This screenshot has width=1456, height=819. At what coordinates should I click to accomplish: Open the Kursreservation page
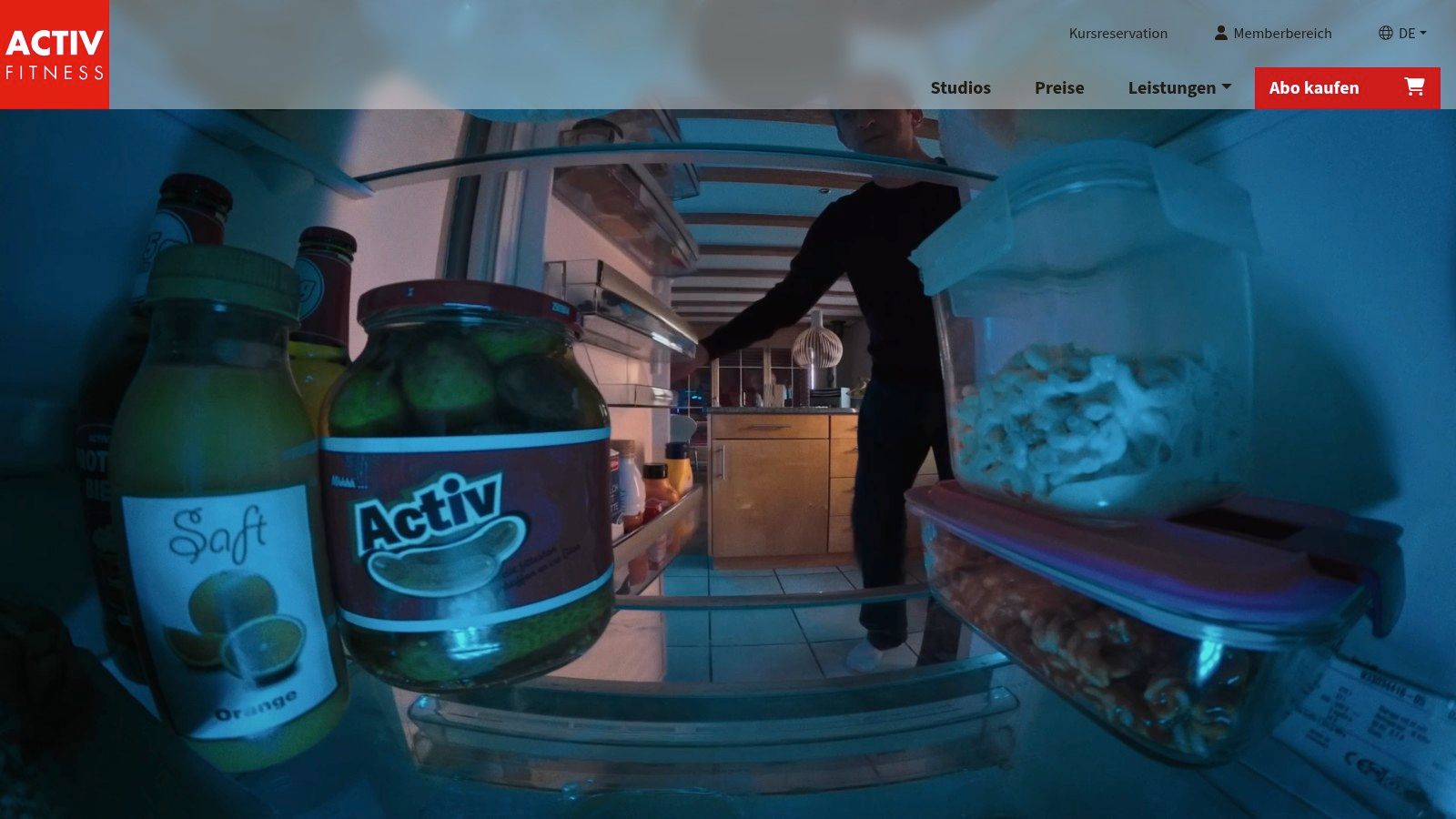click(x=1117, y=34)
